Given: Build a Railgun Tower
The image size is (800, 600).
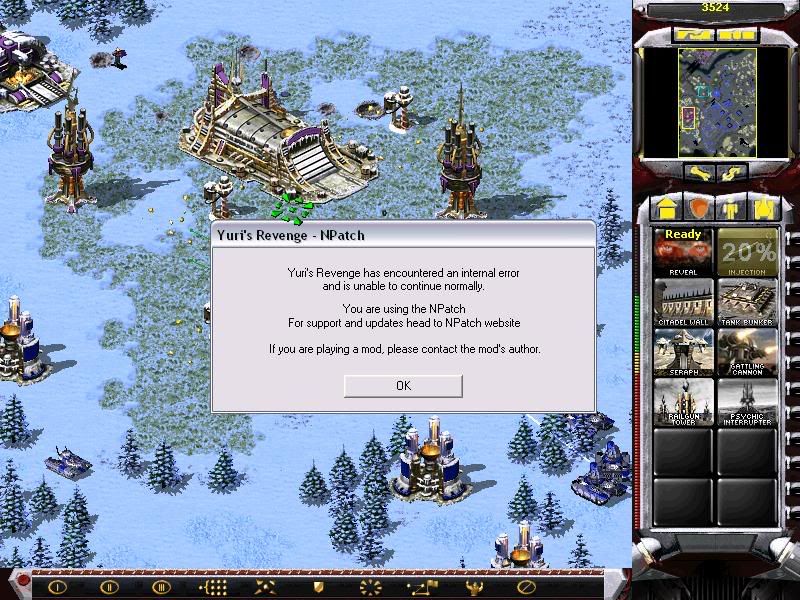Looking at the screenshot, I should click(683, 403).
